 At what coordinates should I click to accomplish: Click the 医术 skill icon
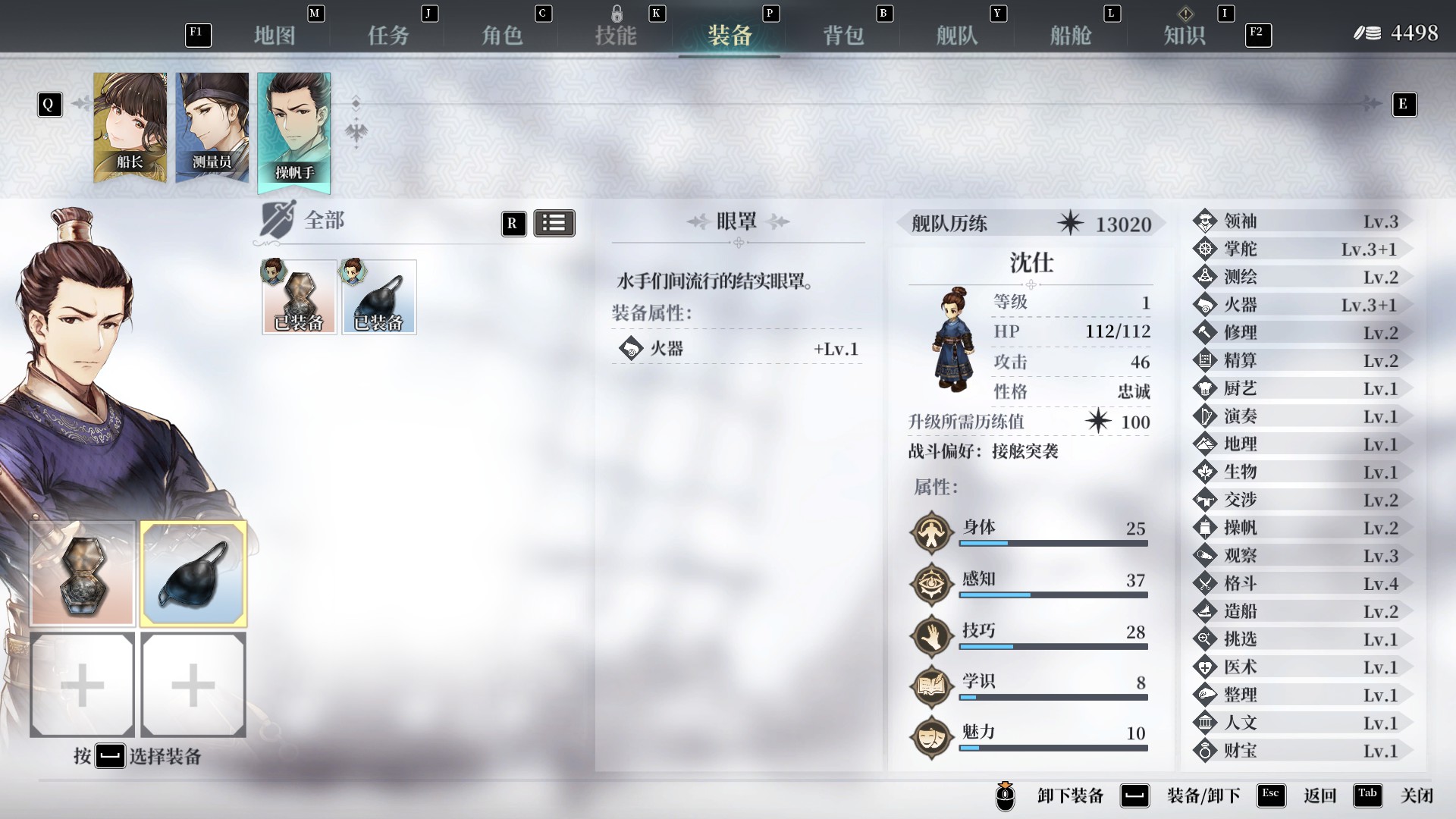coord(1207,667)
